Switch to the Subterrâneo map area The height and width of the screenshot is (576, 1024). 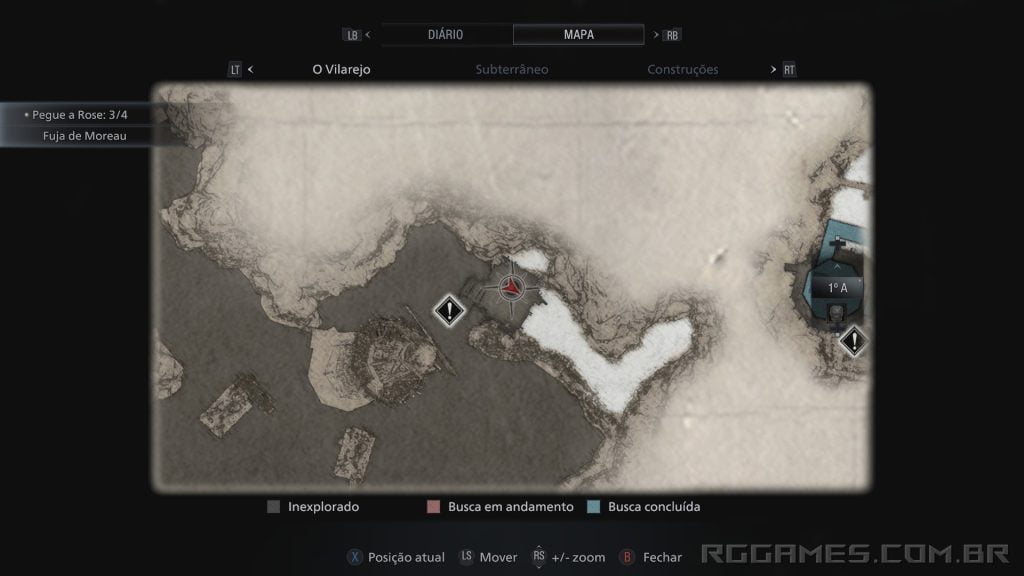click(511, 70)
